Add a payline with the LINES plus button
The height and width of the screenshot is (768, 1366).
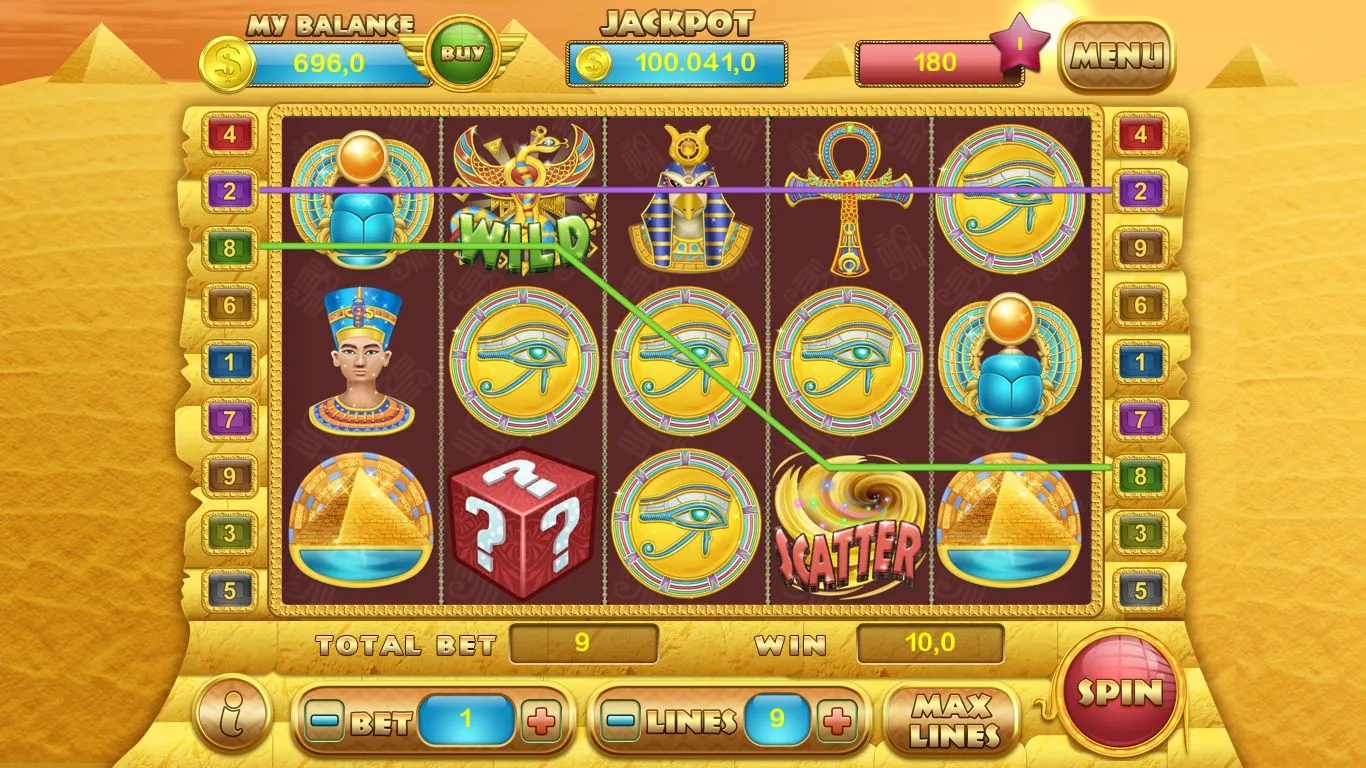pos(839,720)
